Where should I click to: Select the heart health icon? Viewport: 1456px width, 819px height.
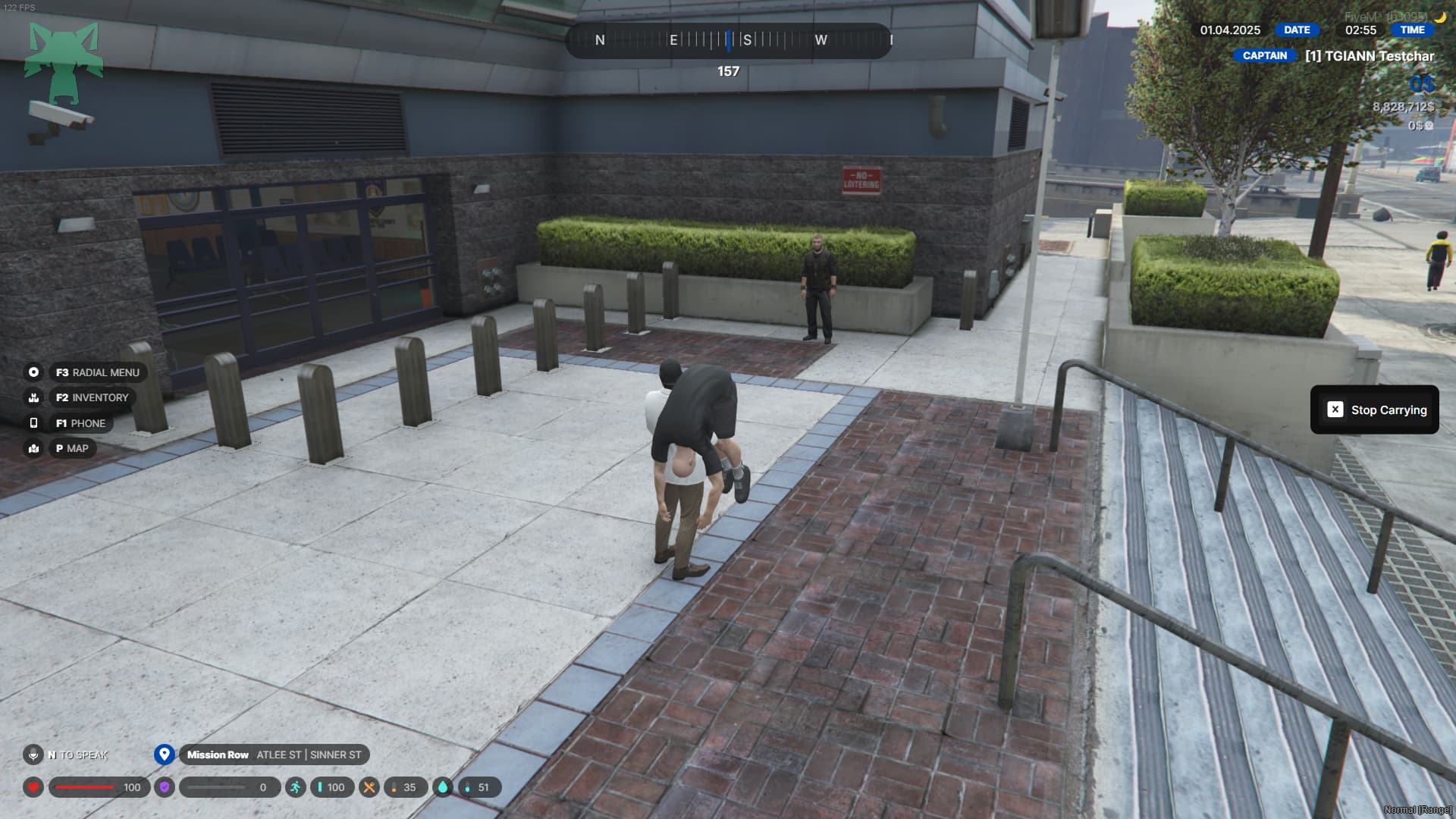pyautogui.click(x=32, y=787)
